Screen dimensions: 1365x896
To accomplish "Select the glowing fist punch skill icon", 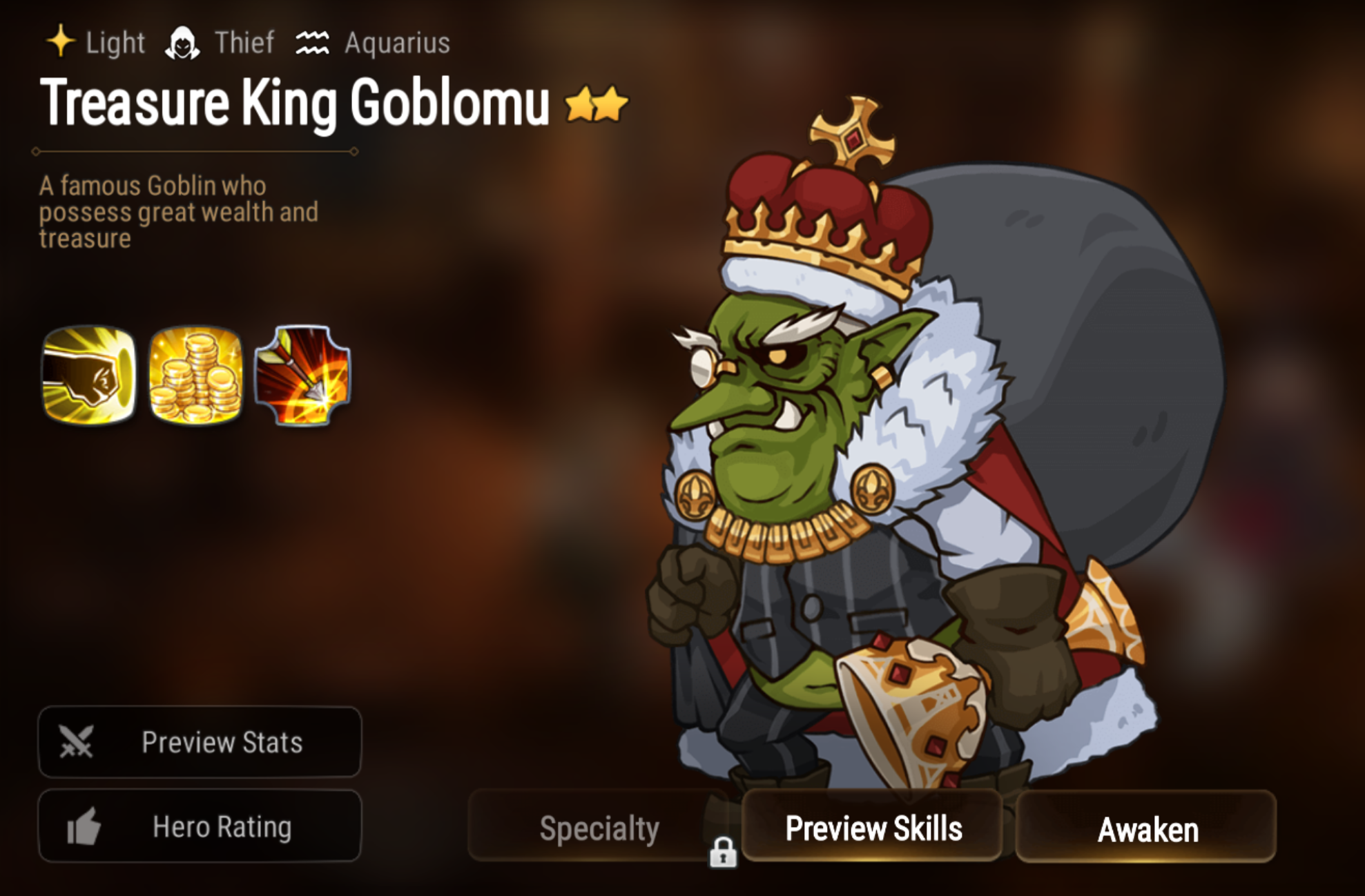I will (89, 375).
